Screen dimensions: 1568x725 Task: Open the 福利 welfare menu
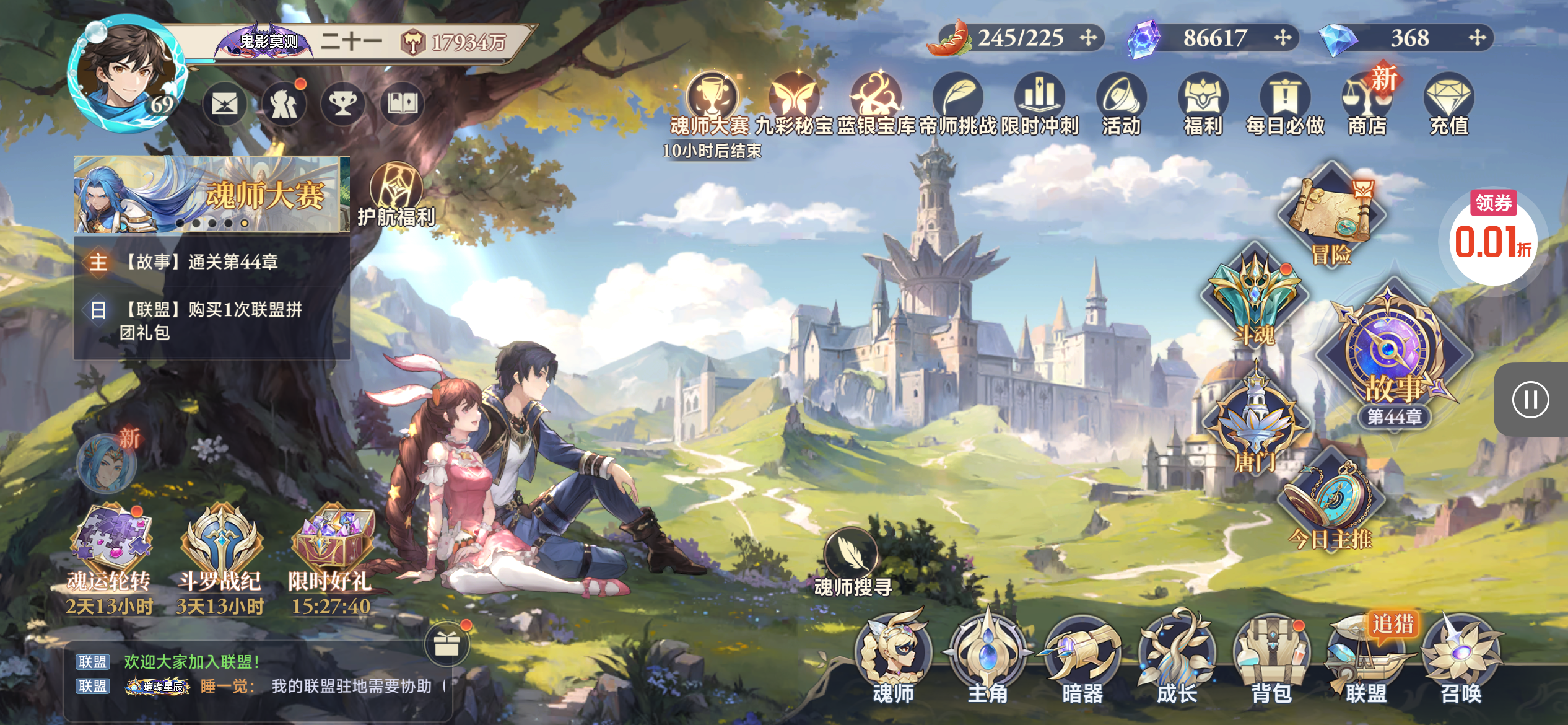point(1203,102)
